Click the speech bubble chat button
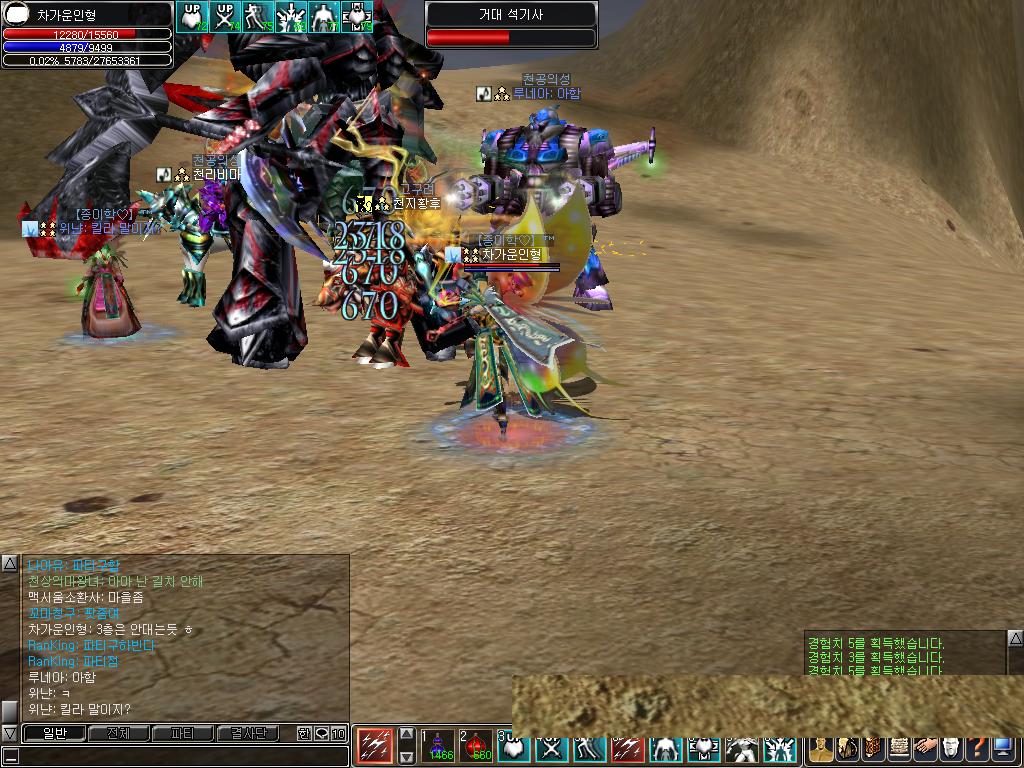The image size is (1024, 768). tap(321, 733)
